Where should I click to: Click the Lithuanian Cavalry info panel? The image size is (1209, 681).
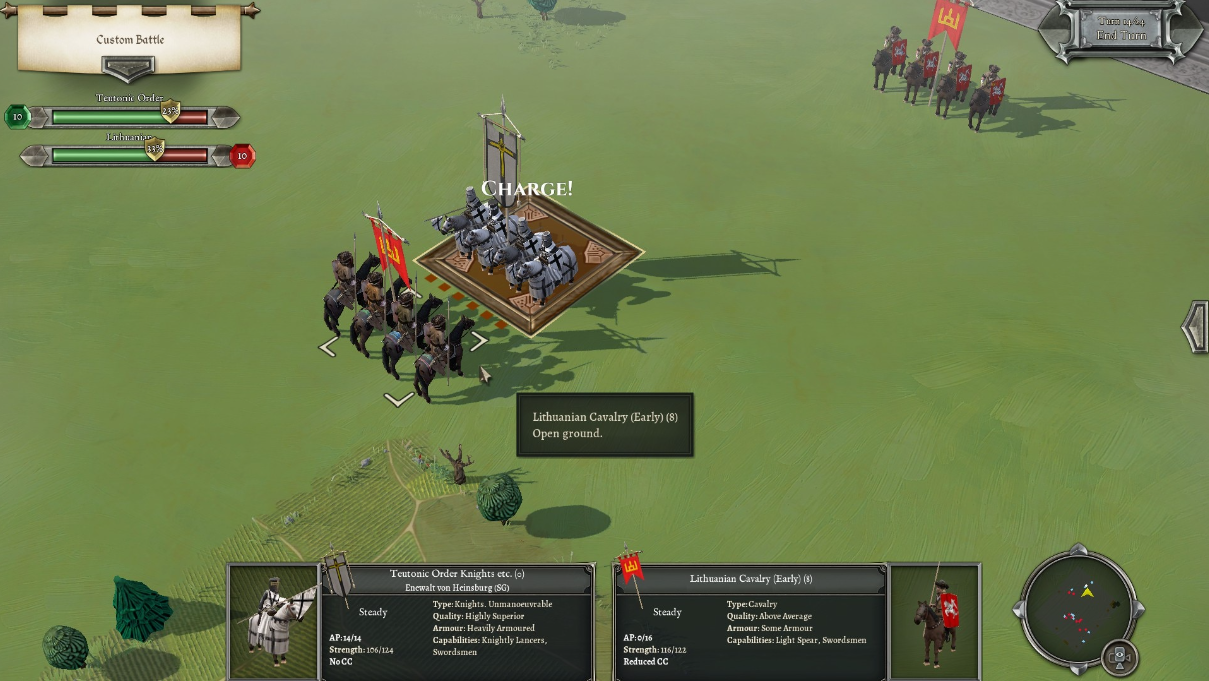click(750, 622)
